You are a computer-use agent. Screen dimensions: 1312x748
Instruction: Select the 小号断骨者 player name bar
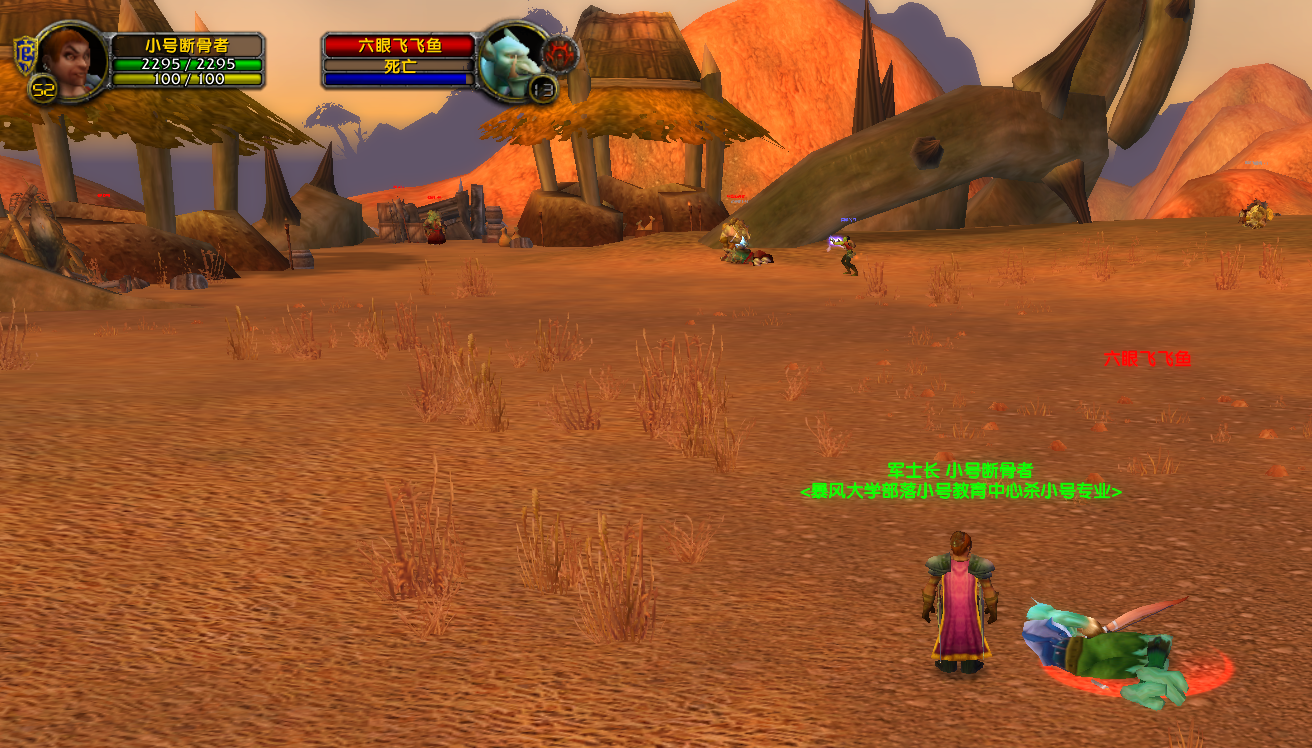[186, 46]
